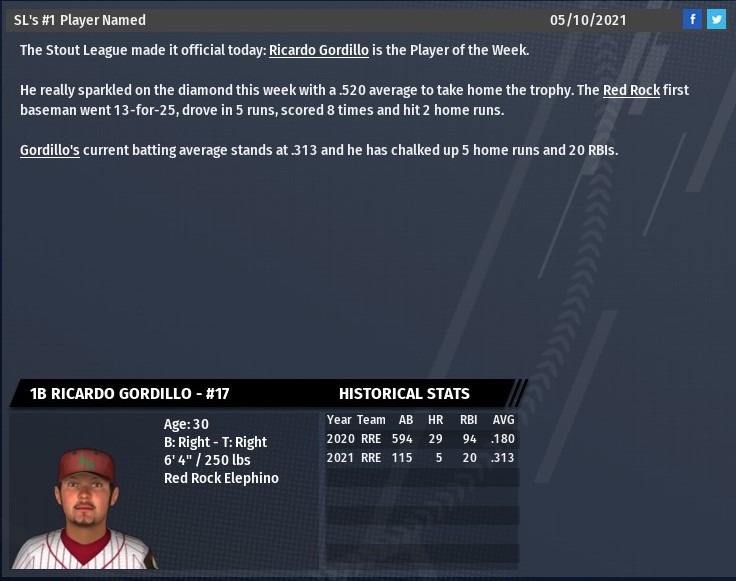Follow the Red Rock team link

click(631, 90)
